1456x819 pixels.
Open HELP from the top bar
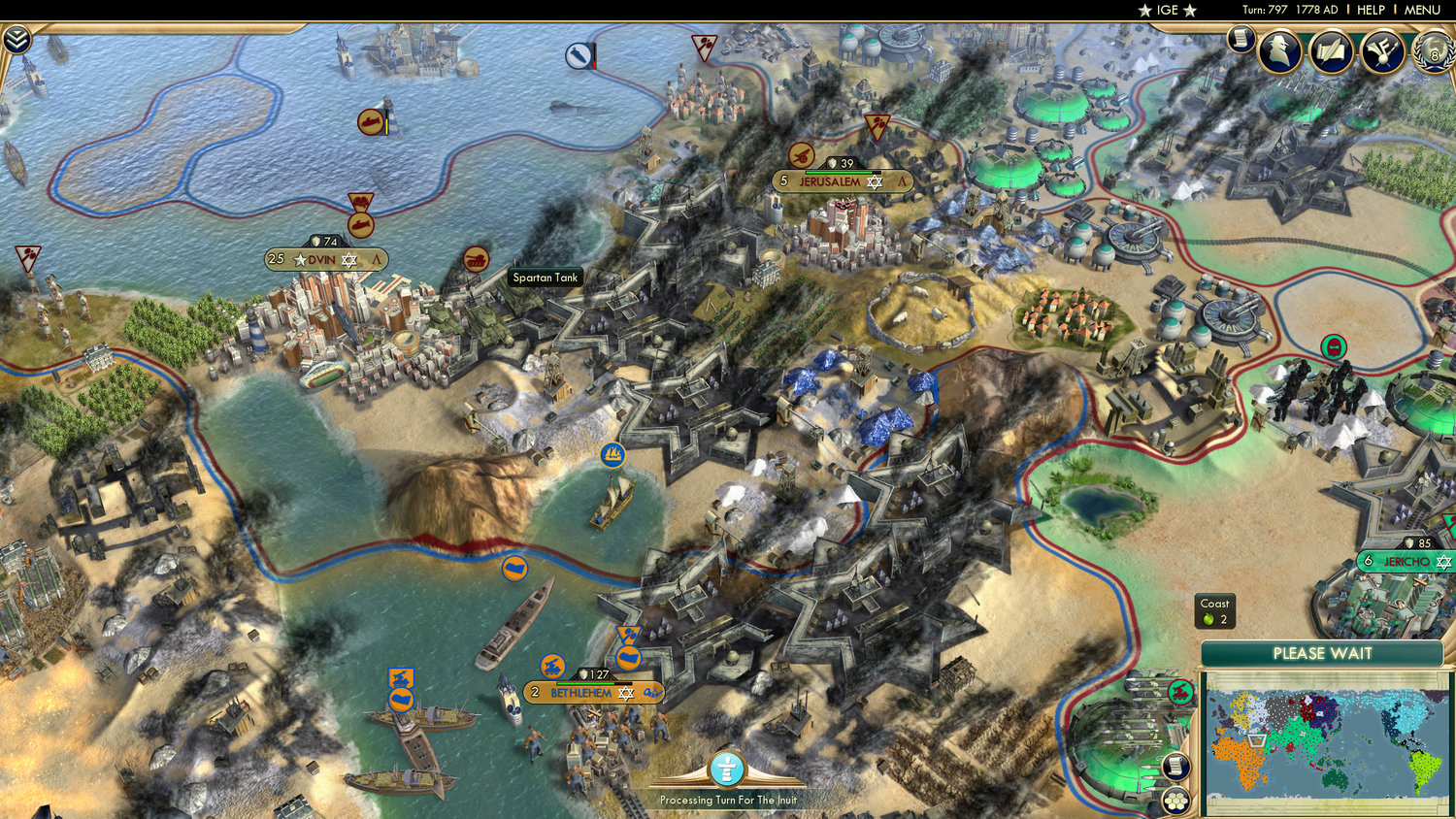pos(1373,10)
